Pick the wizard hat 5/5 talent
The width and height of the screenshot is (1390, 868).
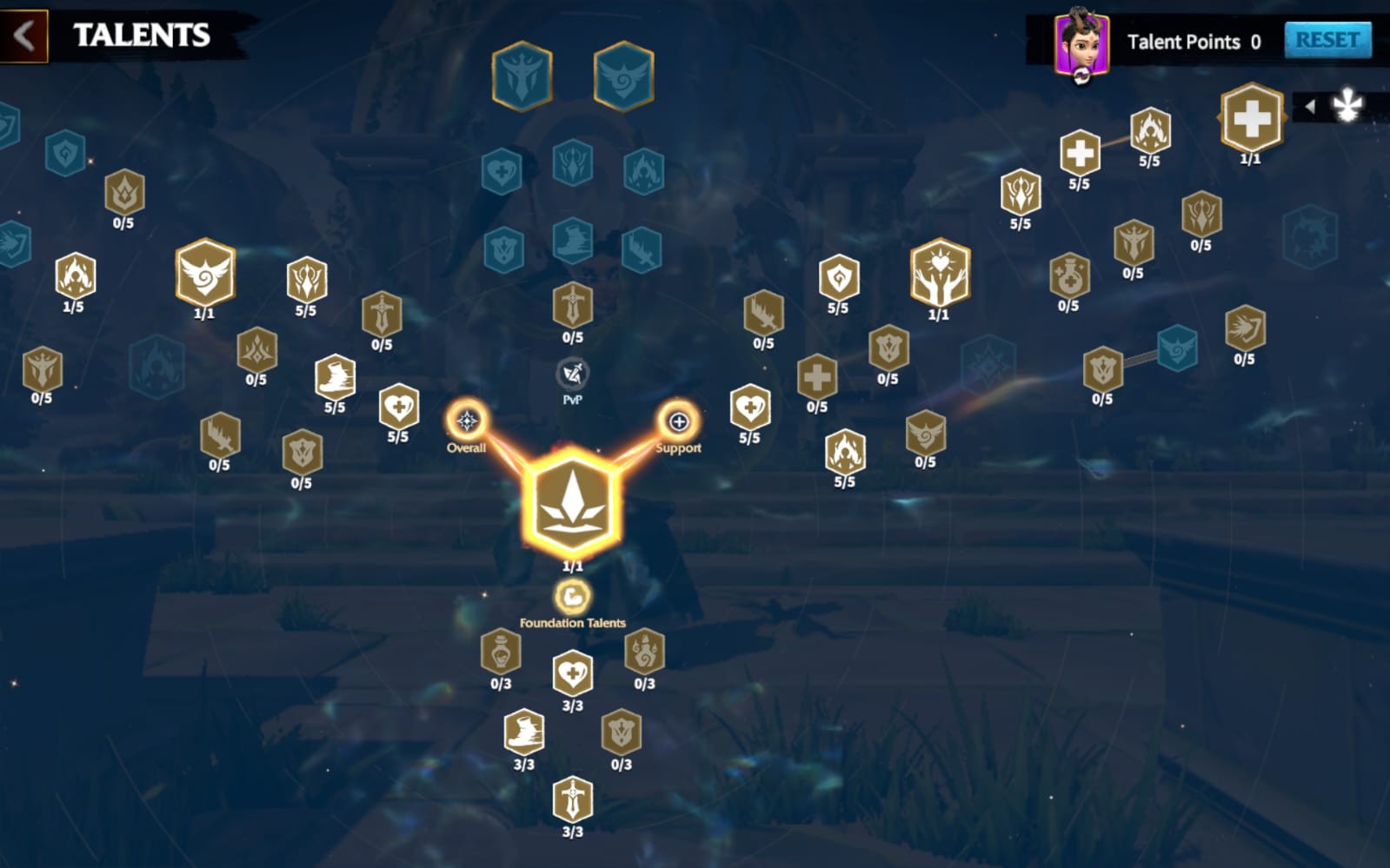(335, 376)
